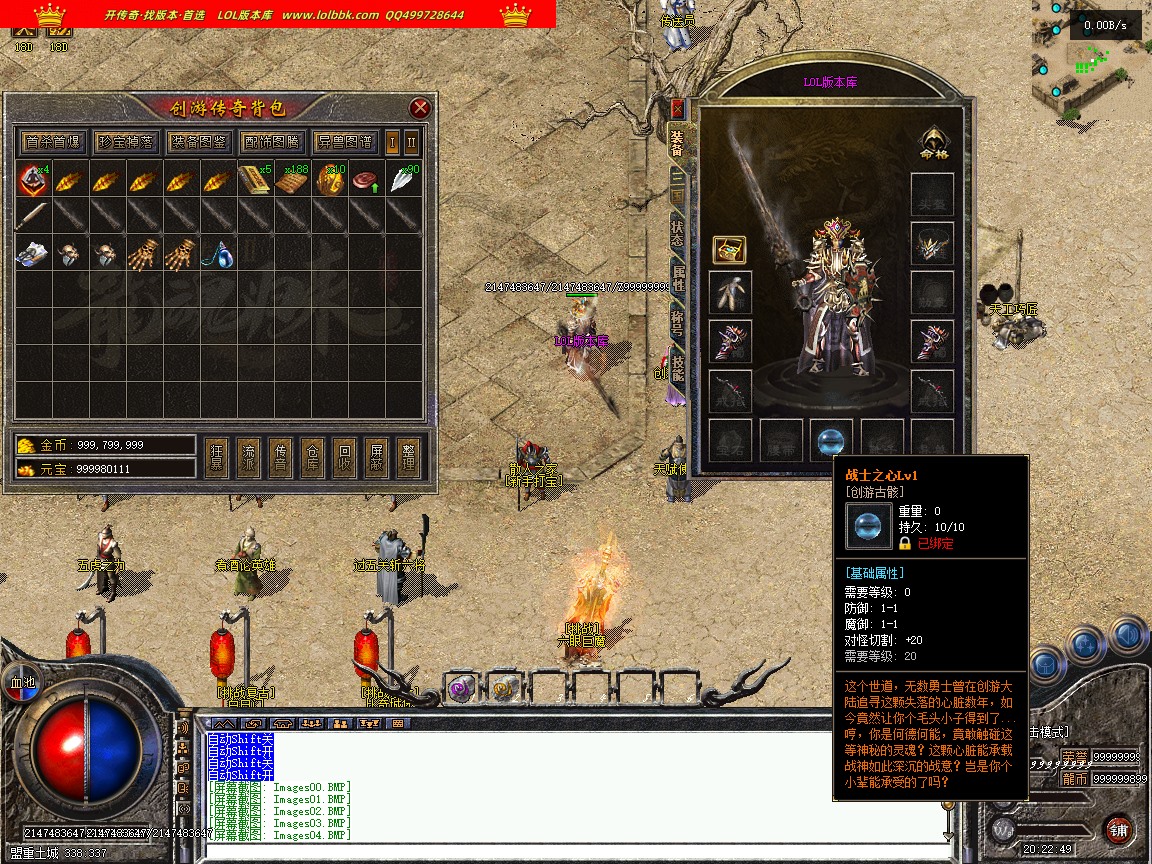Switch to the 属性 attributes tab
The image size is (1152, 864).
678,278
